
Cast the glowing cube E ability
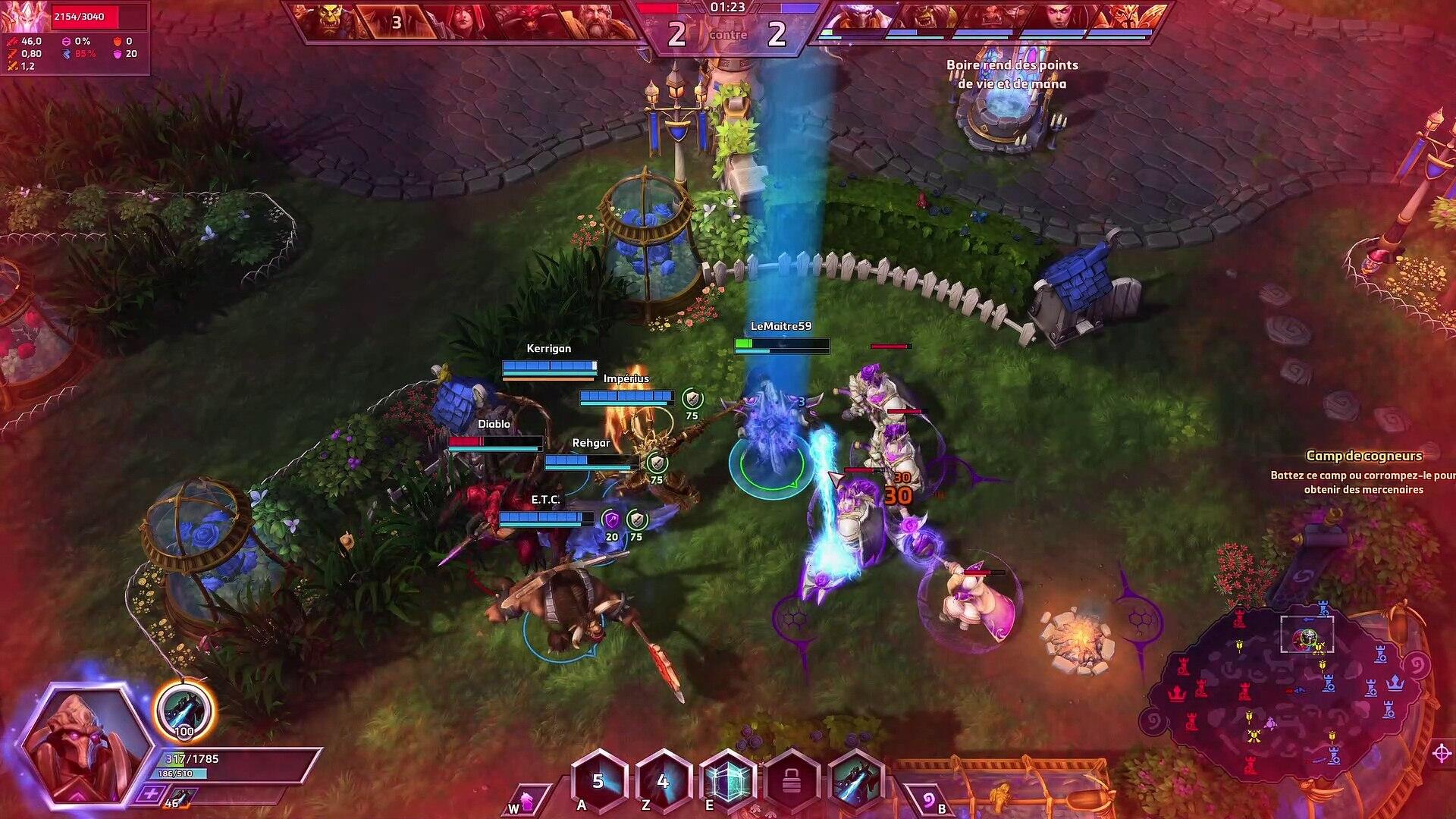point(728,781)
